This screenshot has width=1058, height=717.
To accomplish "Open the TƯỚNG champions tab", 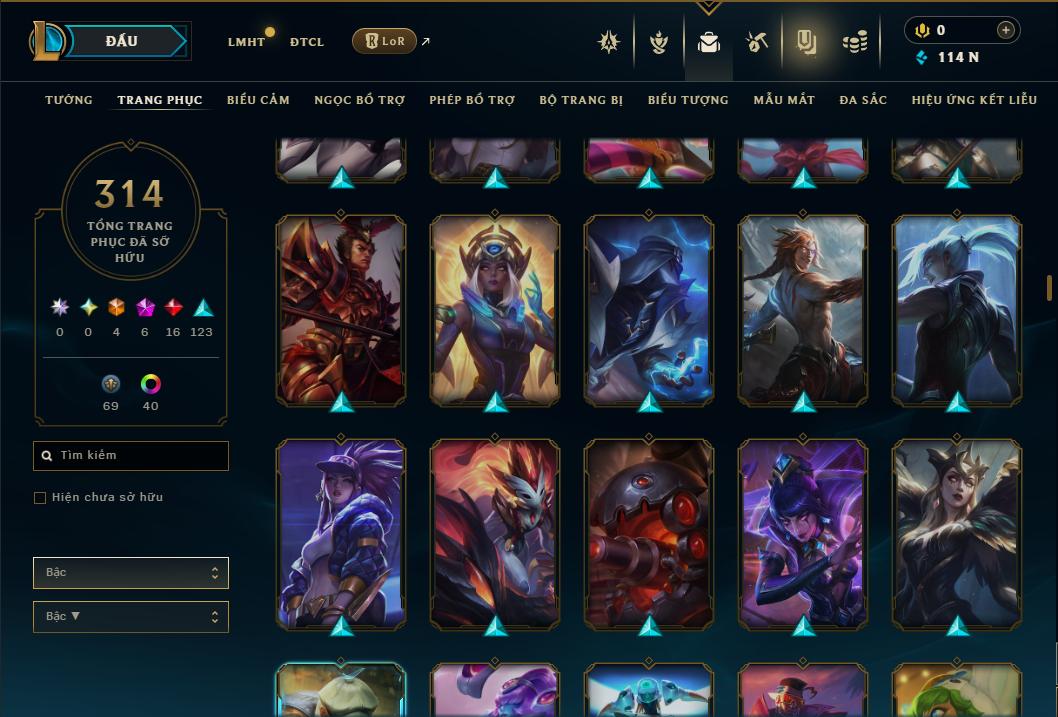I will point(69,100).
